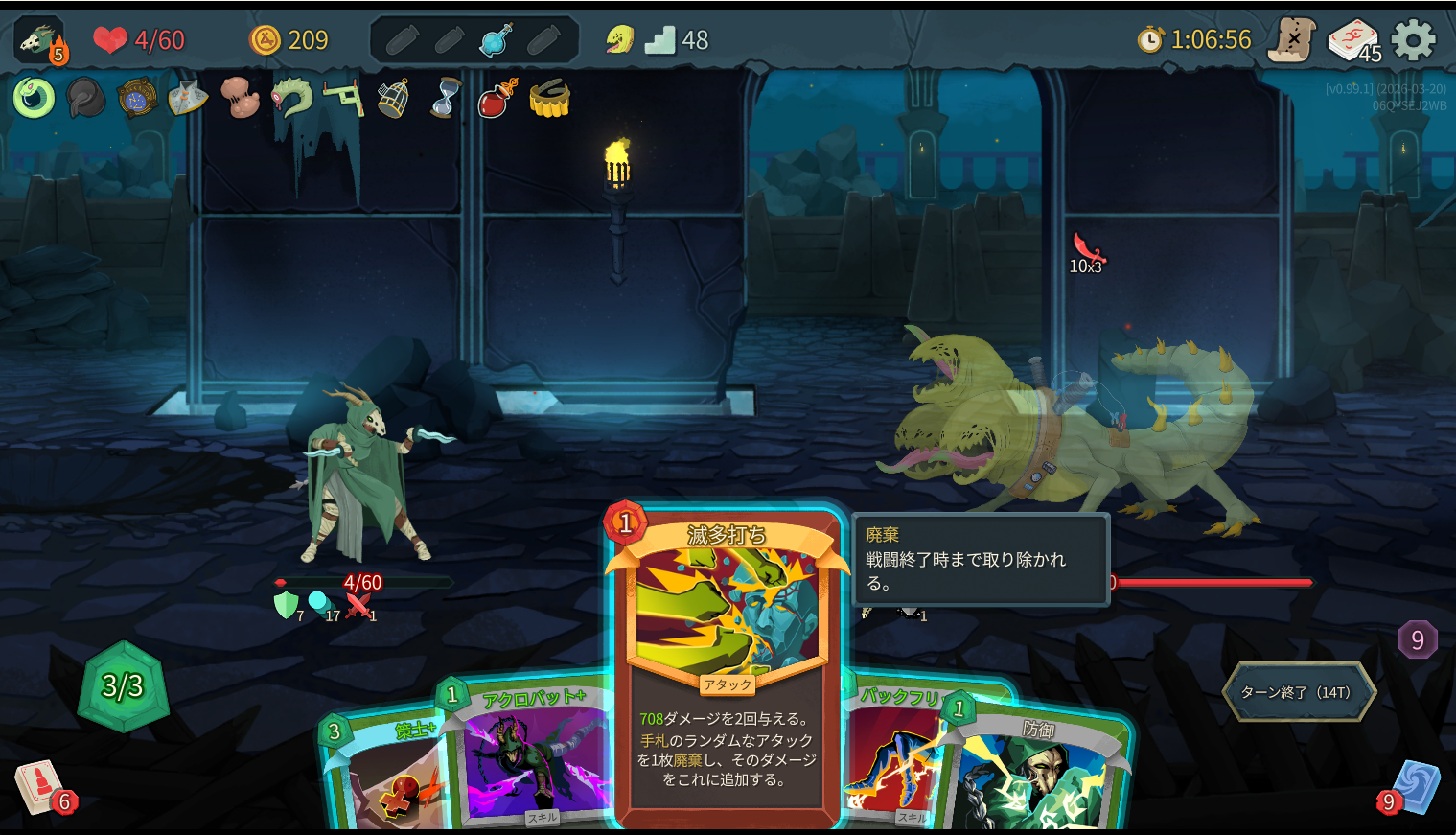The height and width of the screenshot is (835, 1456).
Task: Inspect the golden belt relic
Action: point(549,98)
